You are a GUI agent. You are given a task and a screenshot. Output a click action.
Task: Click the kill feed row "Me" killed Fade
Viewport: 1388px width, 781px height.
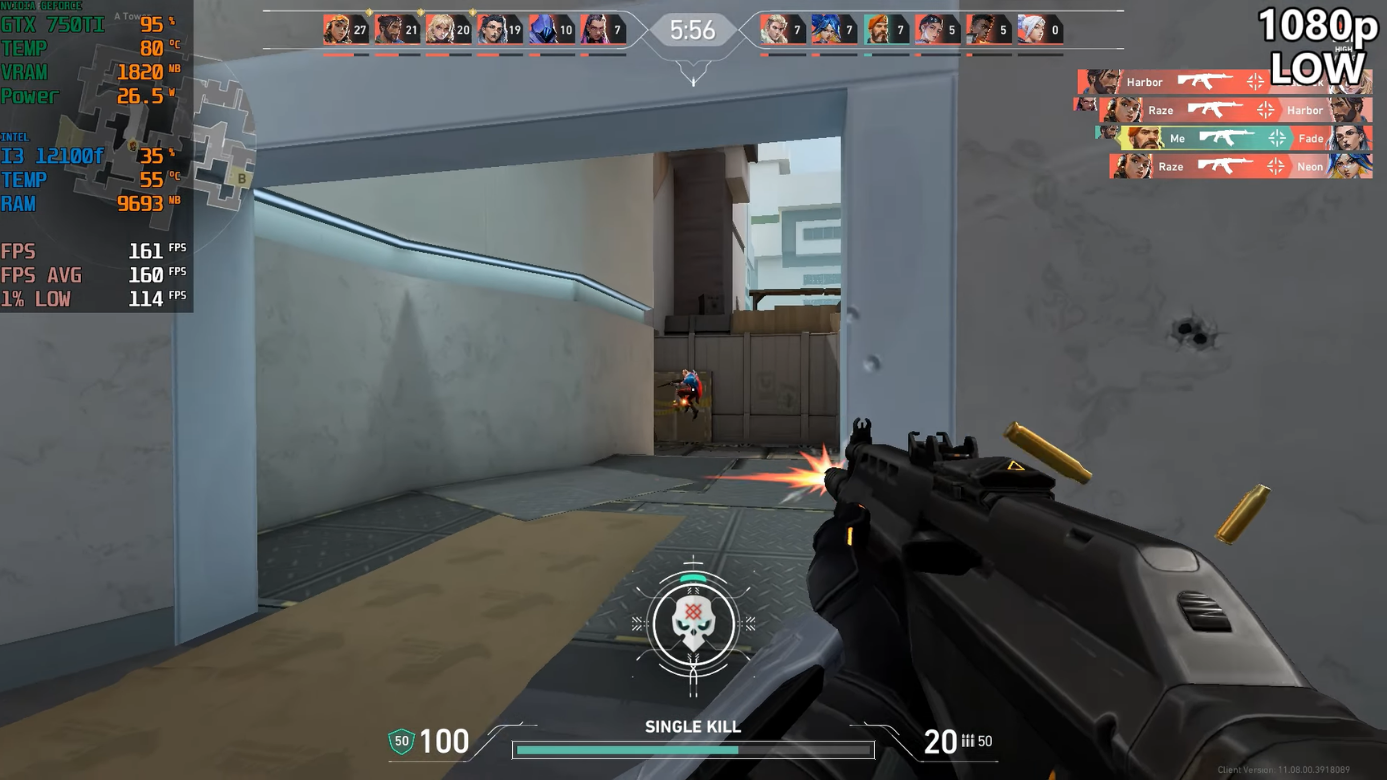click(1233, 138)
